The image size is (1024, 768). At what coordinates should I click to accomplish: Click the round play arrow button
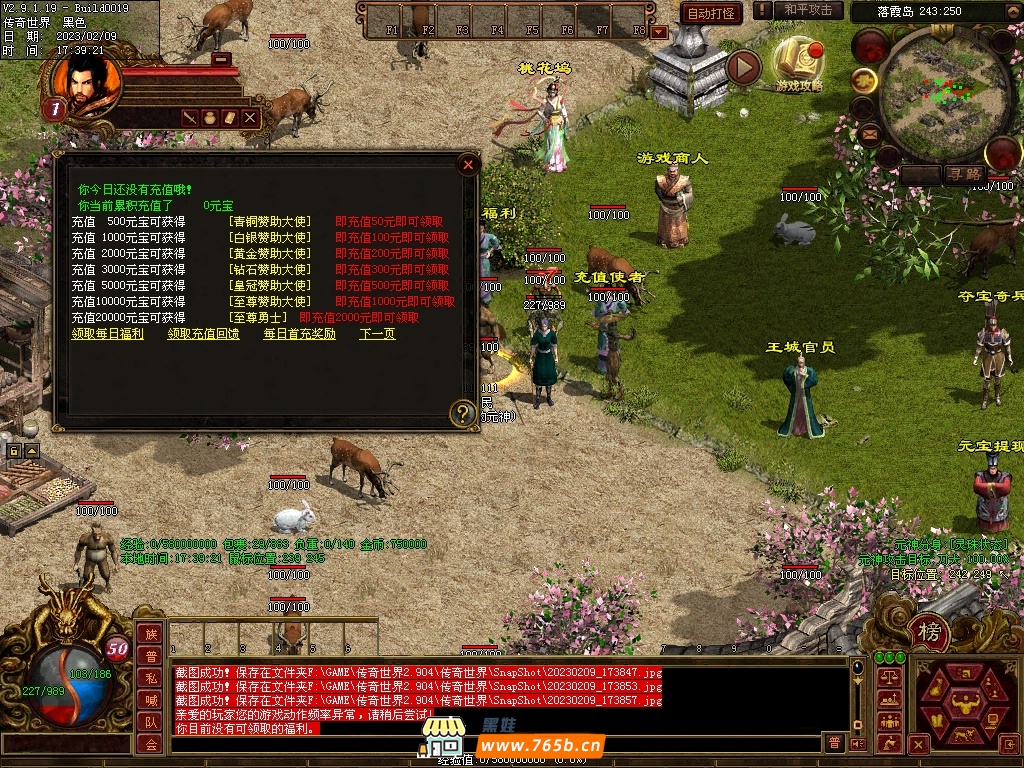pyautogui.click(x=743, y=67)
